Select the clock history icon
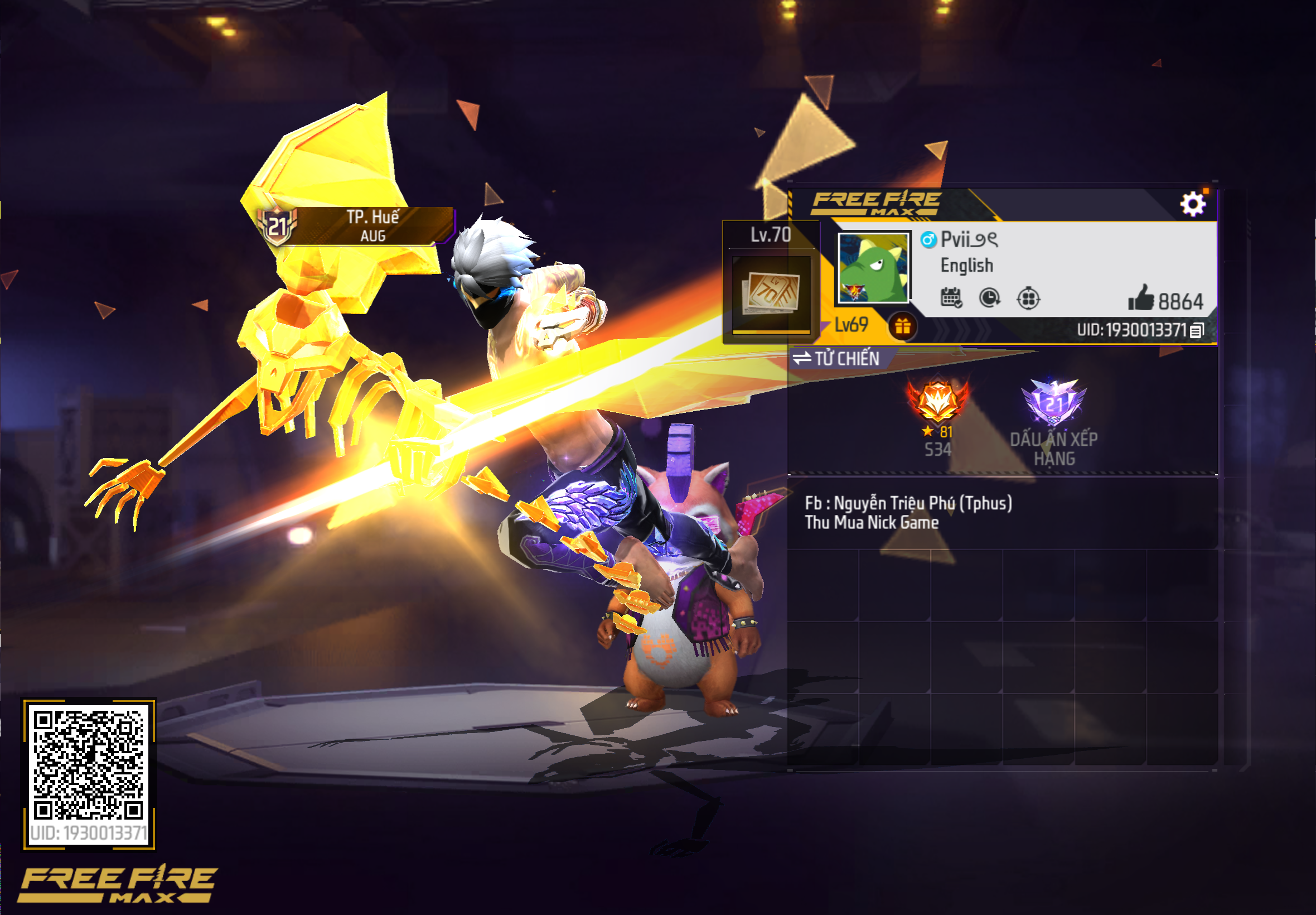This screenshot has height=915, width=1316. (989, 297)
